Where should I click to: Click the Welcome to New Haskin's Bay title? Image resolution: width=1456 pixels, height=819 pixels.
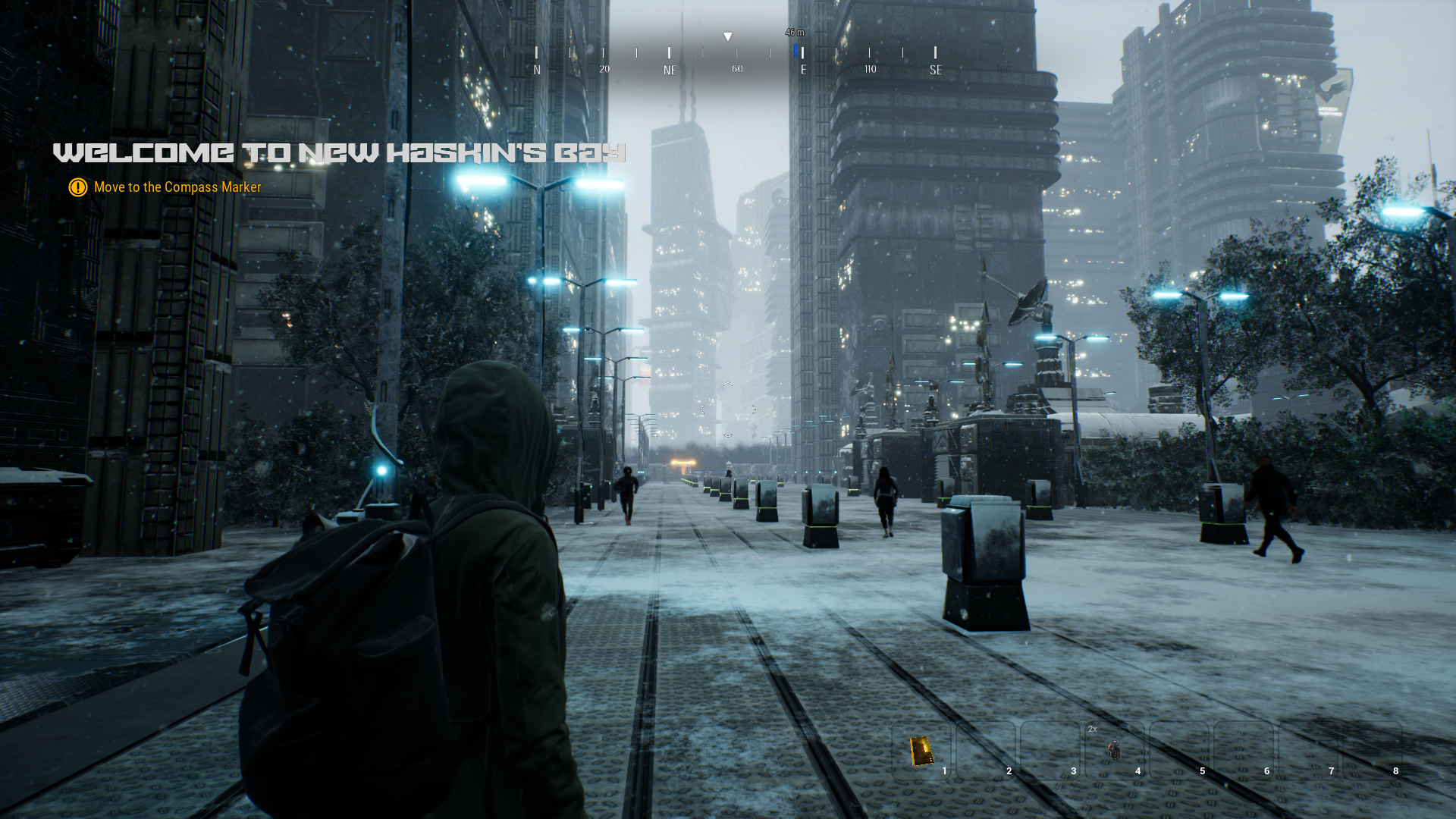pyautogui.click(x=339, y=151)
